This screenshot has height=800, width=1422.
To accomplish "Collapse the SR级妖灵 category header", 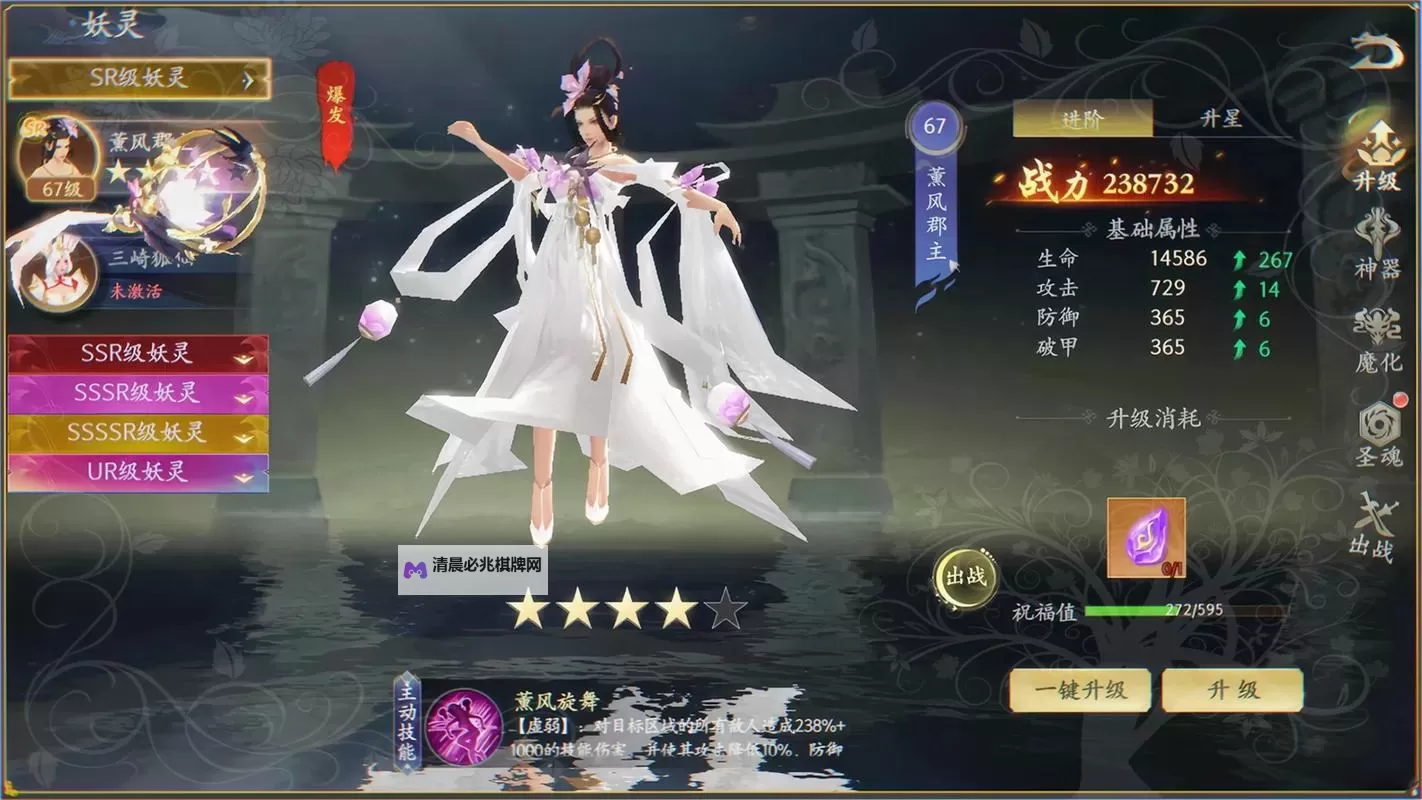I will pyautogui.click(x=139, y=79).
